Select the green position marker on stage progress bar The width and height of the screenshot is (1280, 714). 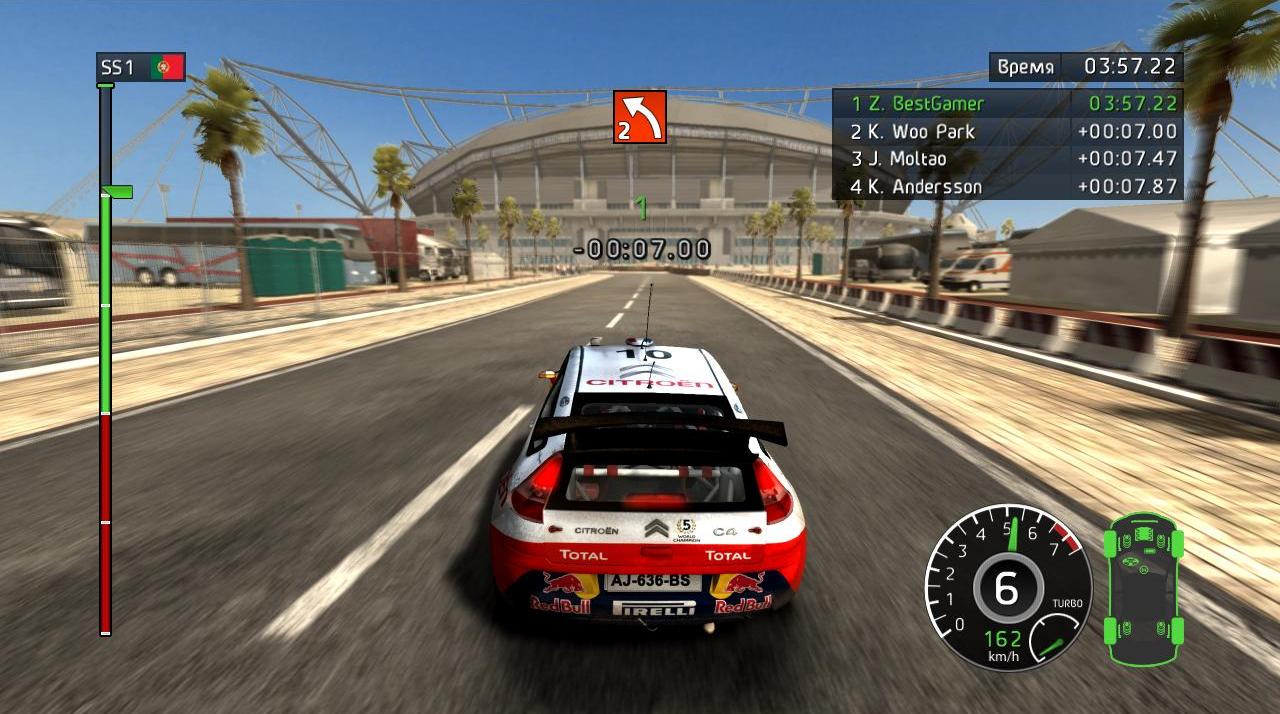(117, 191)
